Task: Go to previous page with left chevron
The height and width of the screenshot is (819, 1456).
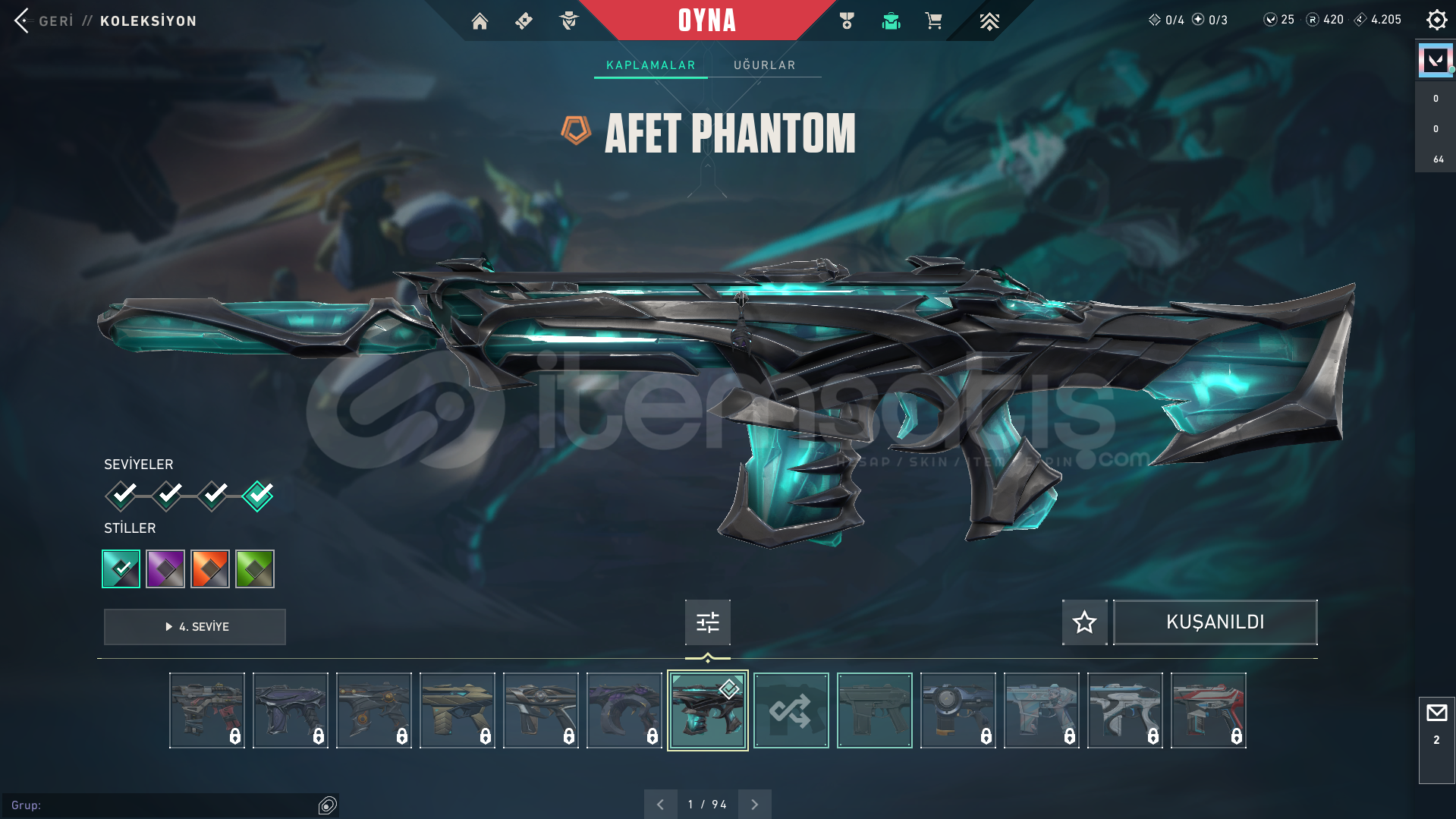Action: pyautogui.click(x=661, y=803)
